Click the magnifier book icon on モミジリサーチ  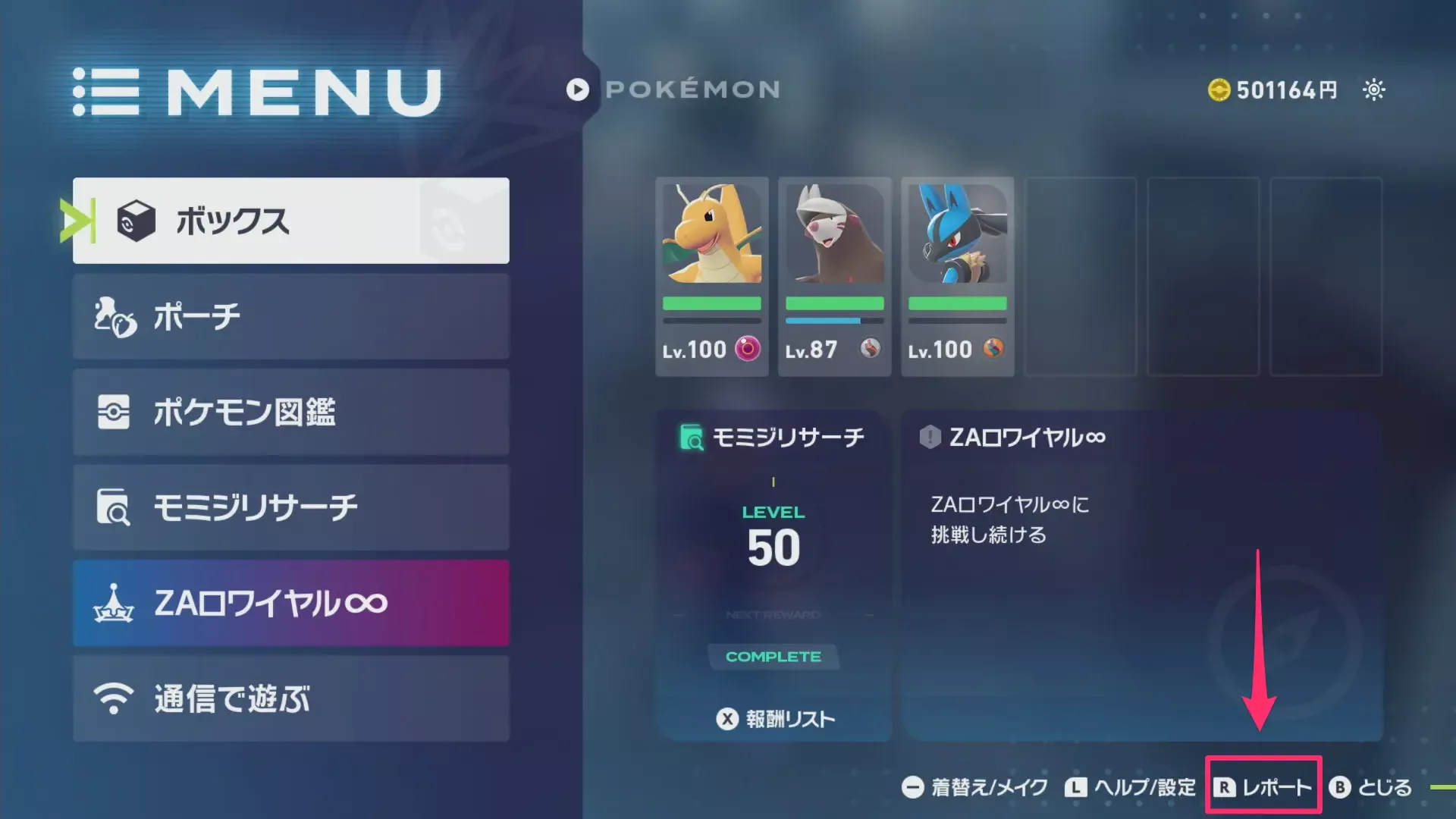(x=114, y=507)
